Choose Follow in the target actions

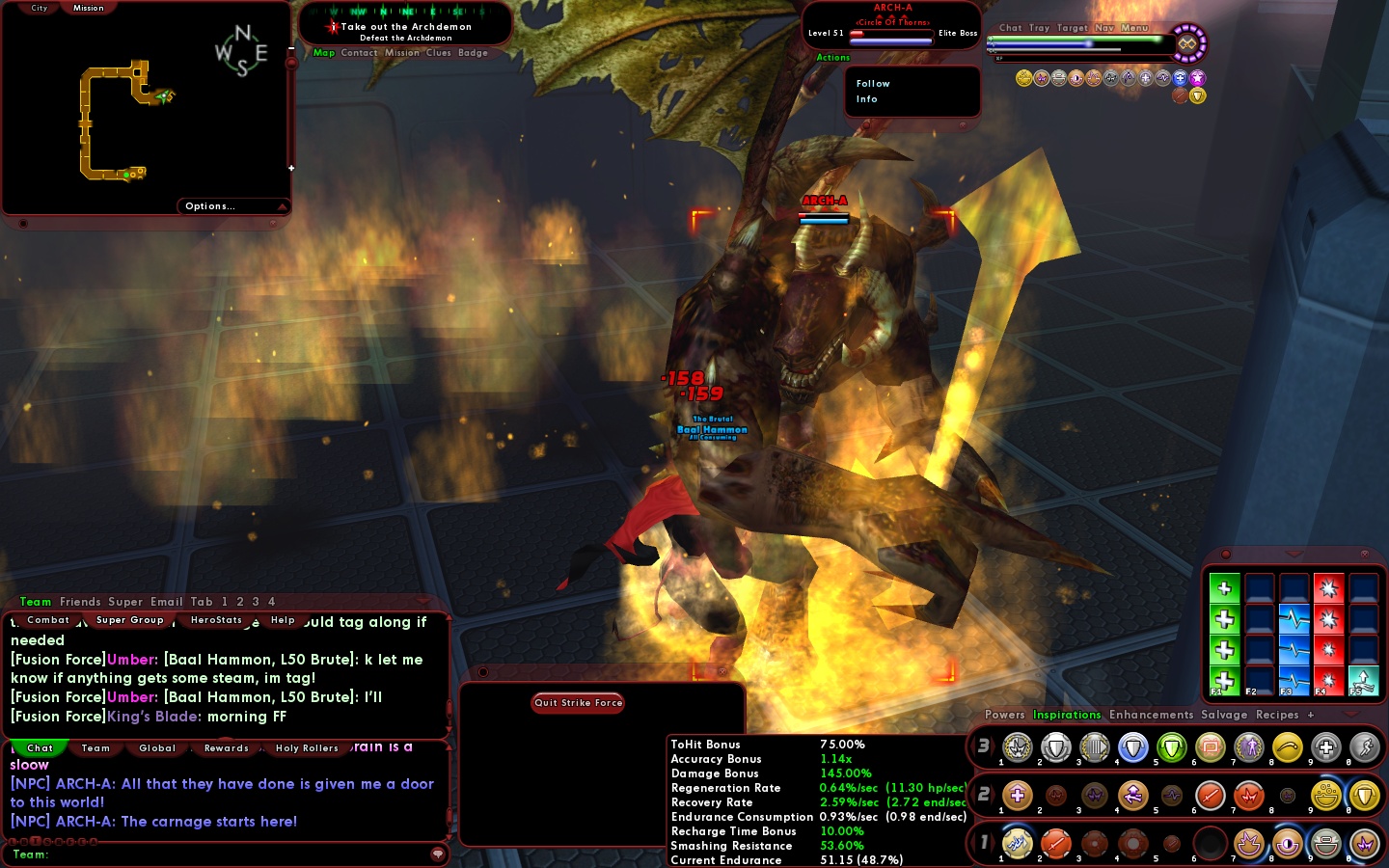[x=873, y=84]
